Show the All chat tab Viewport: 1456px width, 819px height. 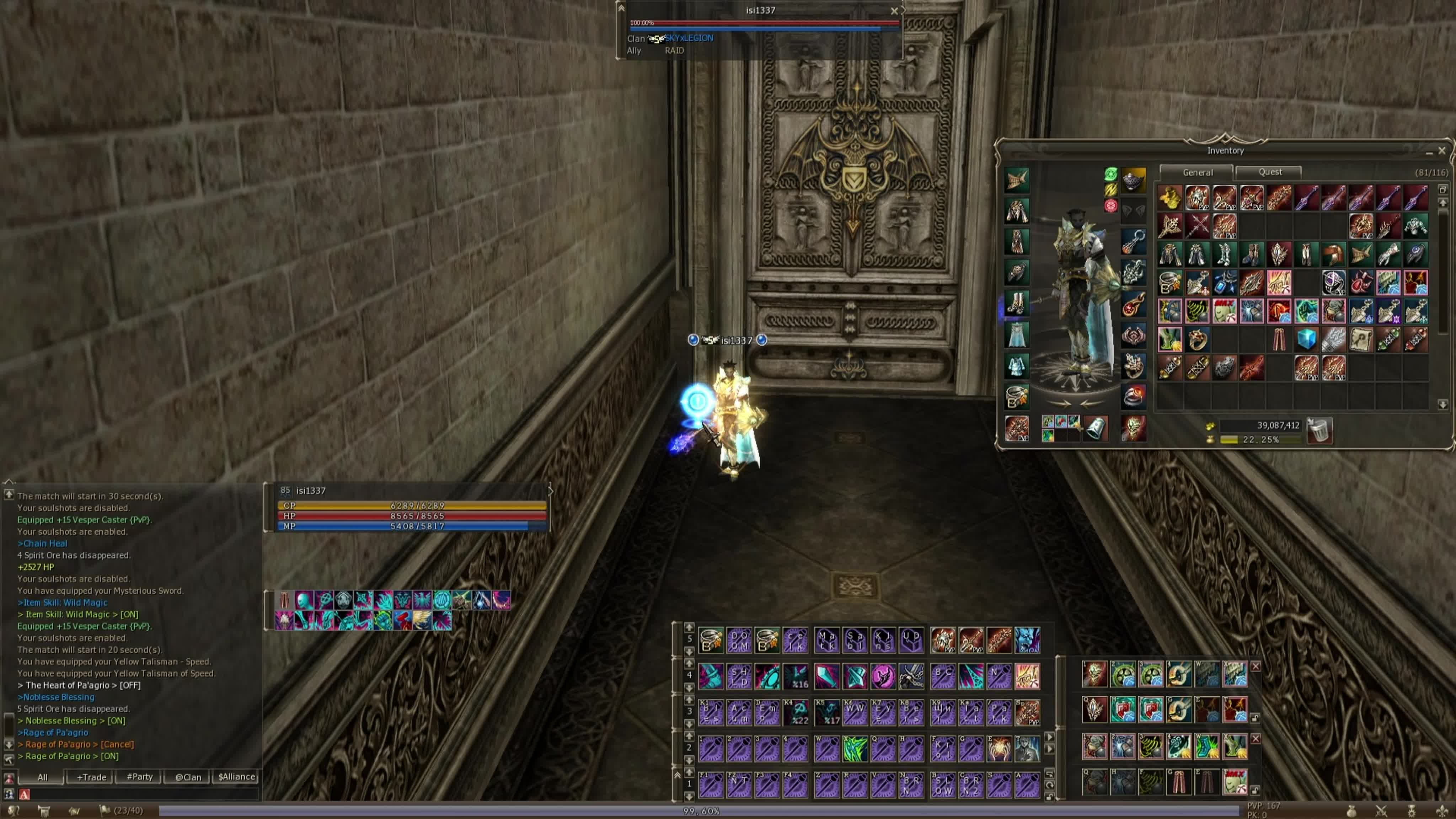42,777
